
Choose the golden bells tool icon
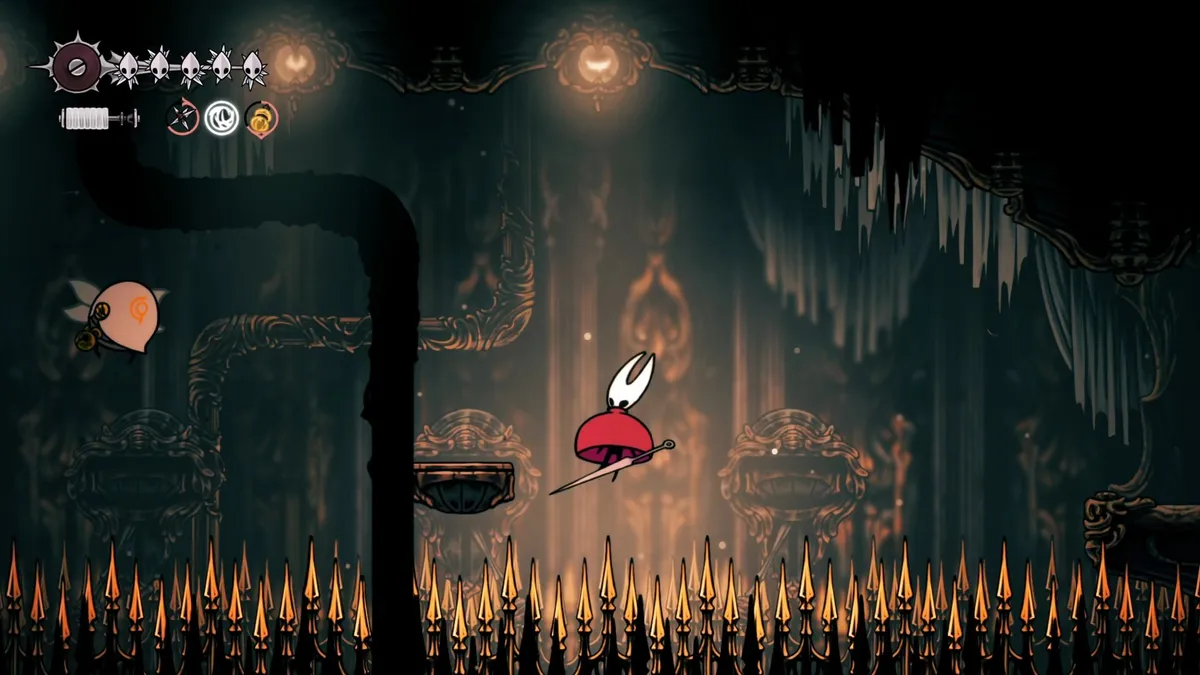coord(261,119)
